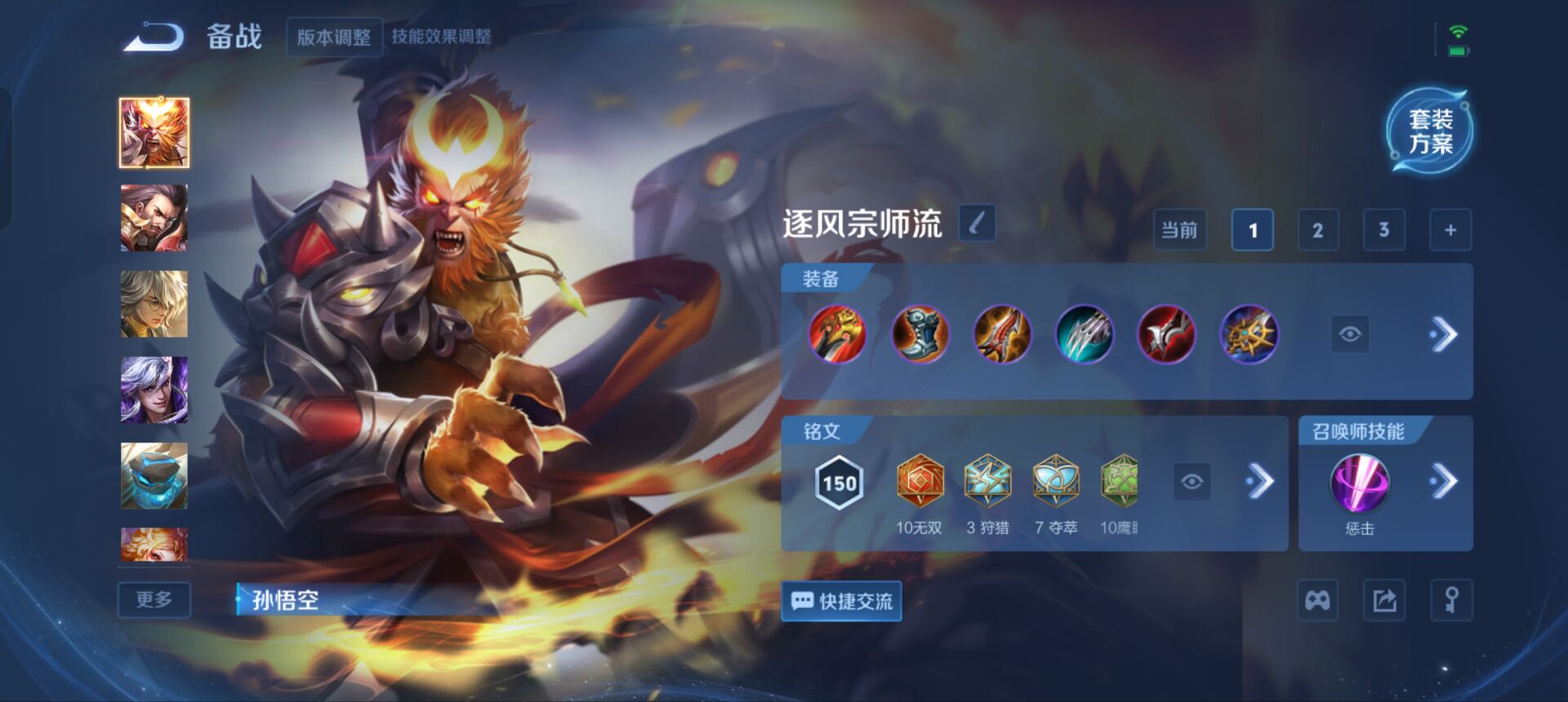
Task: Open the 版本调整 tab
Action: (x=336, y=36)
